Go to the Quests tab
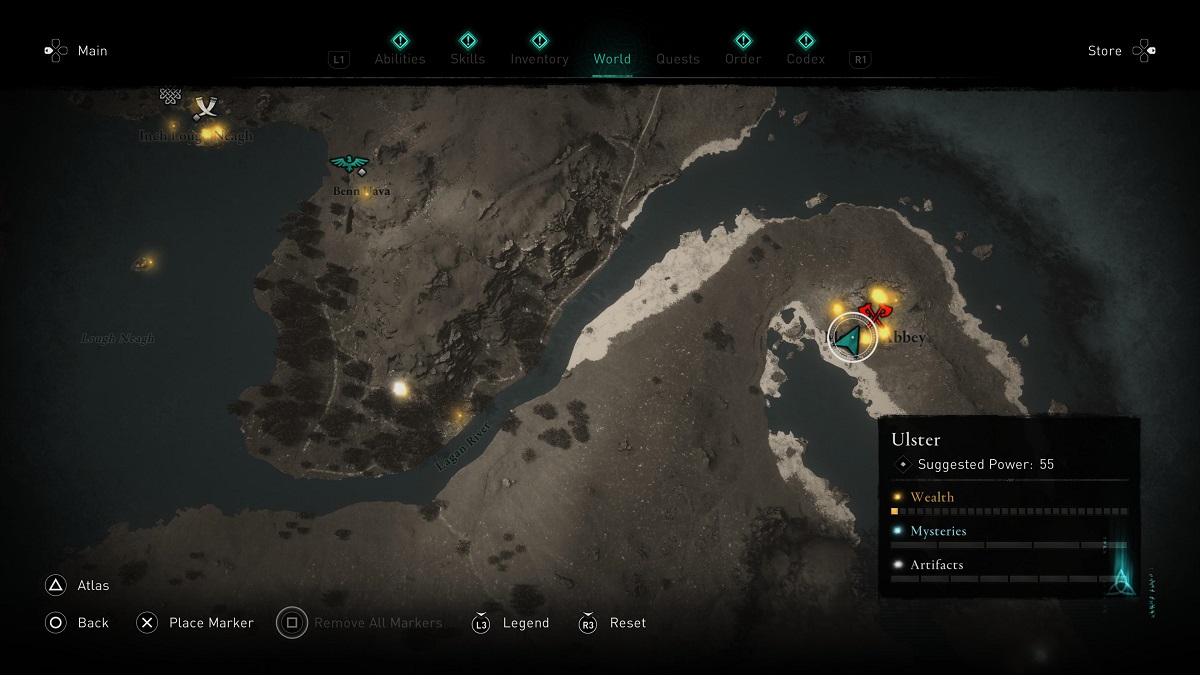The height and width of the screenshot is (675, 1200). 678,59
